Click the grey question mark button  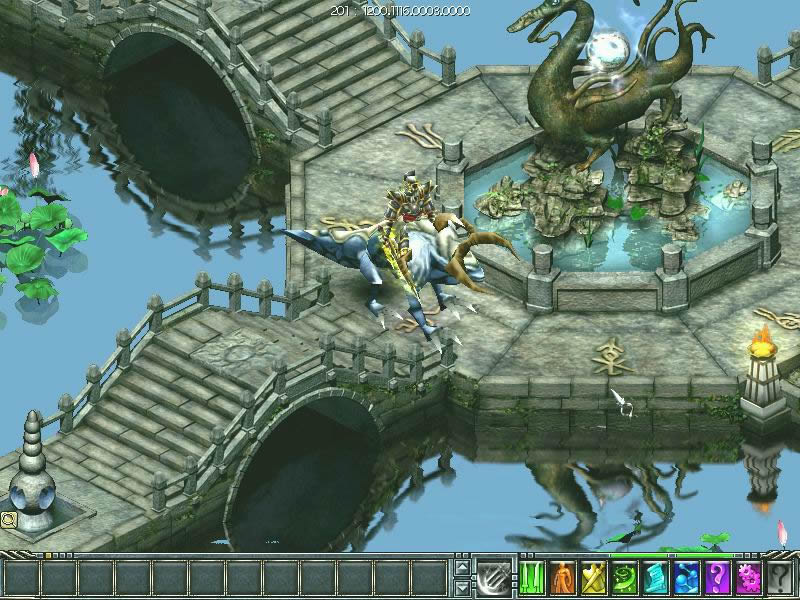coord(780,578)
